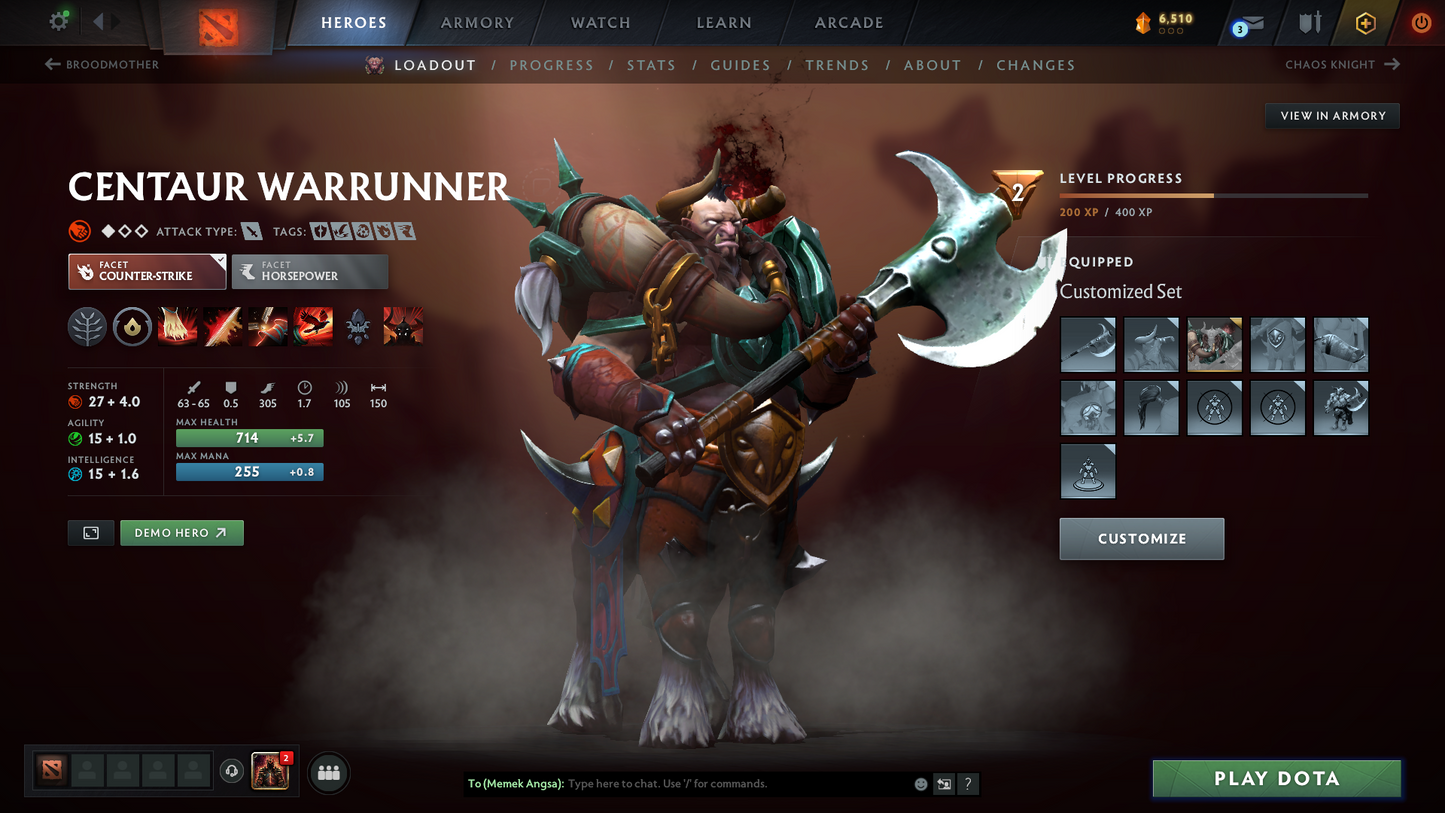This screenshot has height=813, width=1445.
Task: Click the VIEW IN ARMORY button
Action: pyautogui.click(x=1332, y=115)
